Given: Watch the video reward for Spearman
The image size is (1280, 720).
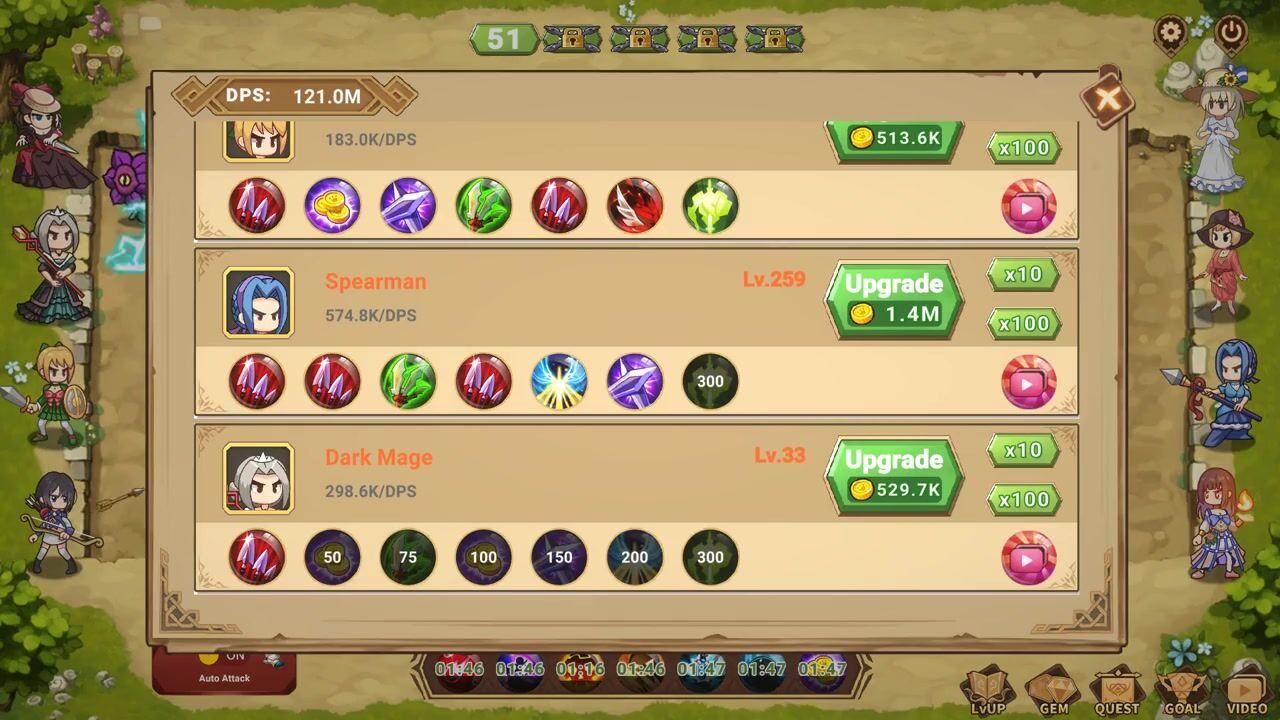Looking at the screenshot, I should click(x=1028, y=382).
